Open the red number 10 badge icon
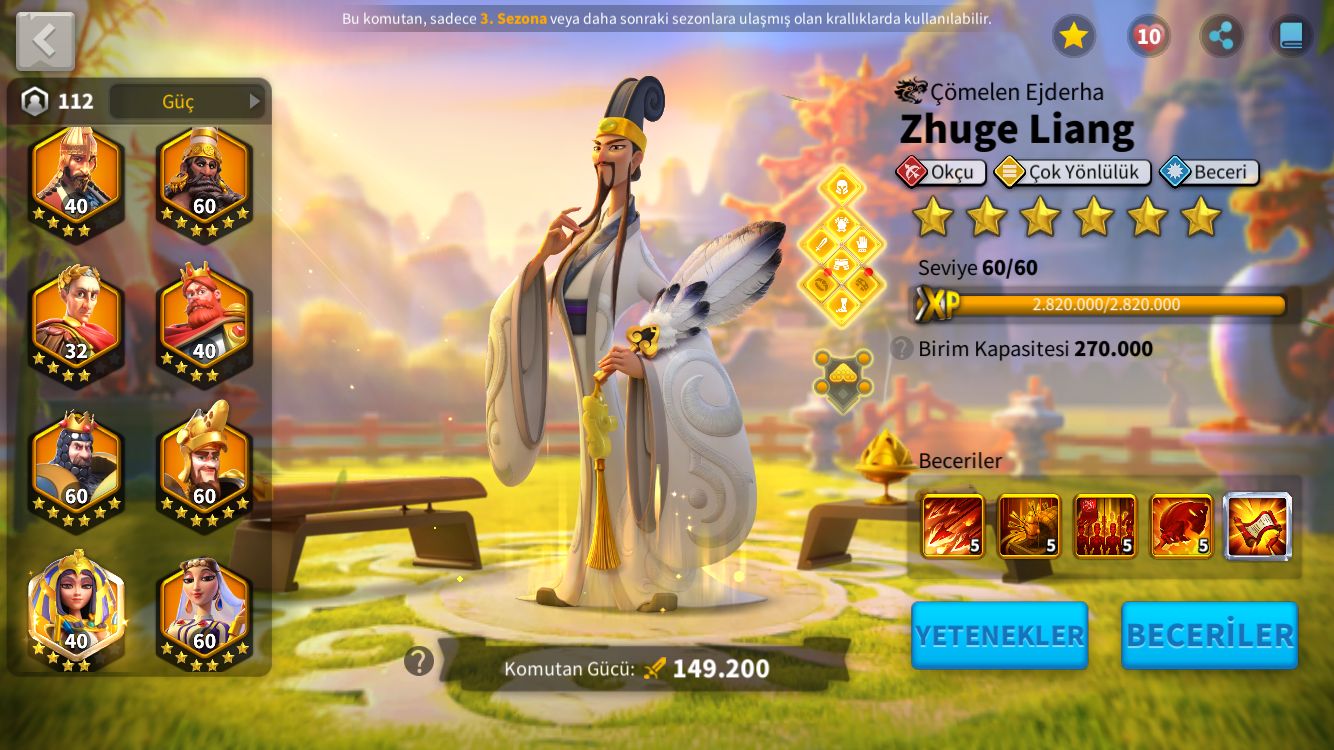This screenshot has height=750, width=1334. tap(1148, 36)
